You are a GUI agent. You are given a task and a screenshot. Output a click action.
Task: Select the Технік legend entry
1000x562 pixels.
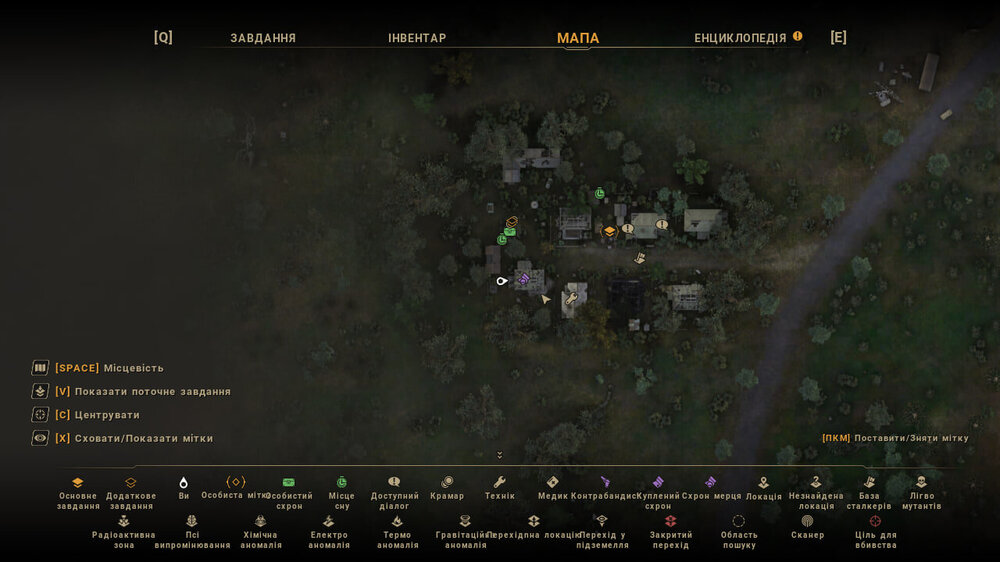point(500,490)
